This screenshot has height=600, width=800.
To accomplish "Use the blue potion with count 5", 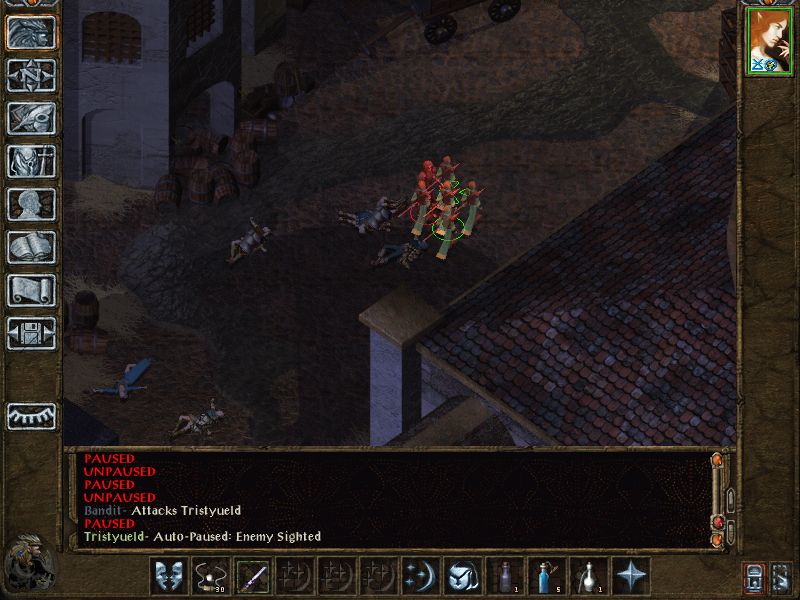I will [547, 576].
